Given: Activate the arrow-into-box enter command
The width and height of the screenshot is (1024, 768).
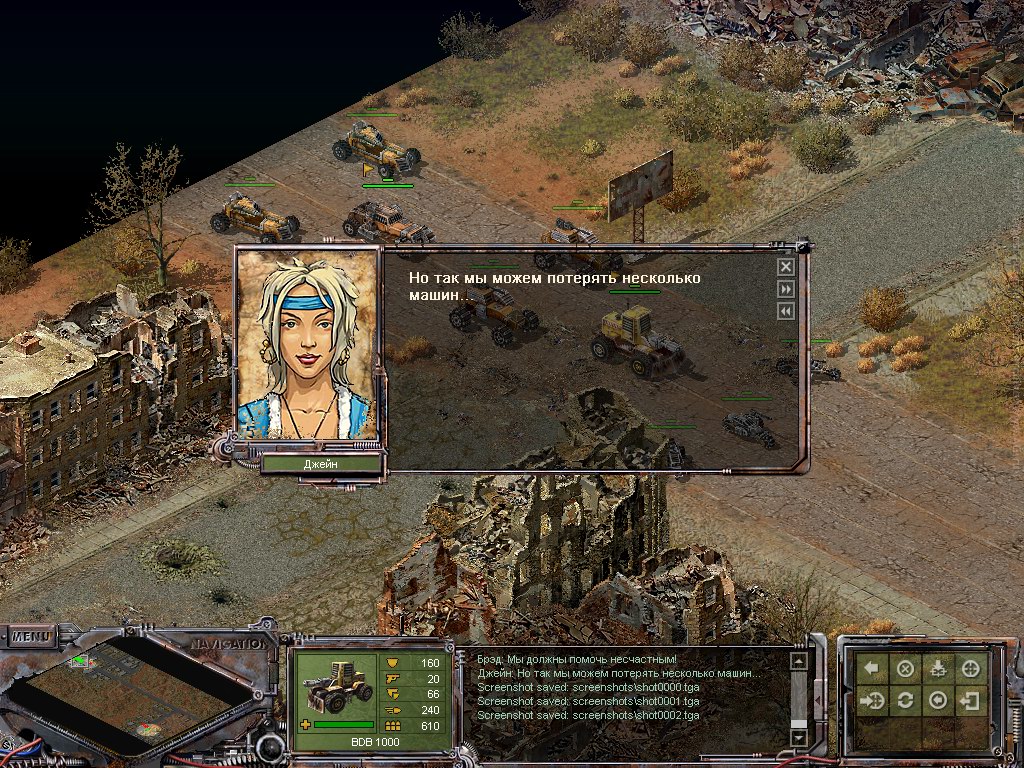Looking at the screenshot, I should pos(971,700).
